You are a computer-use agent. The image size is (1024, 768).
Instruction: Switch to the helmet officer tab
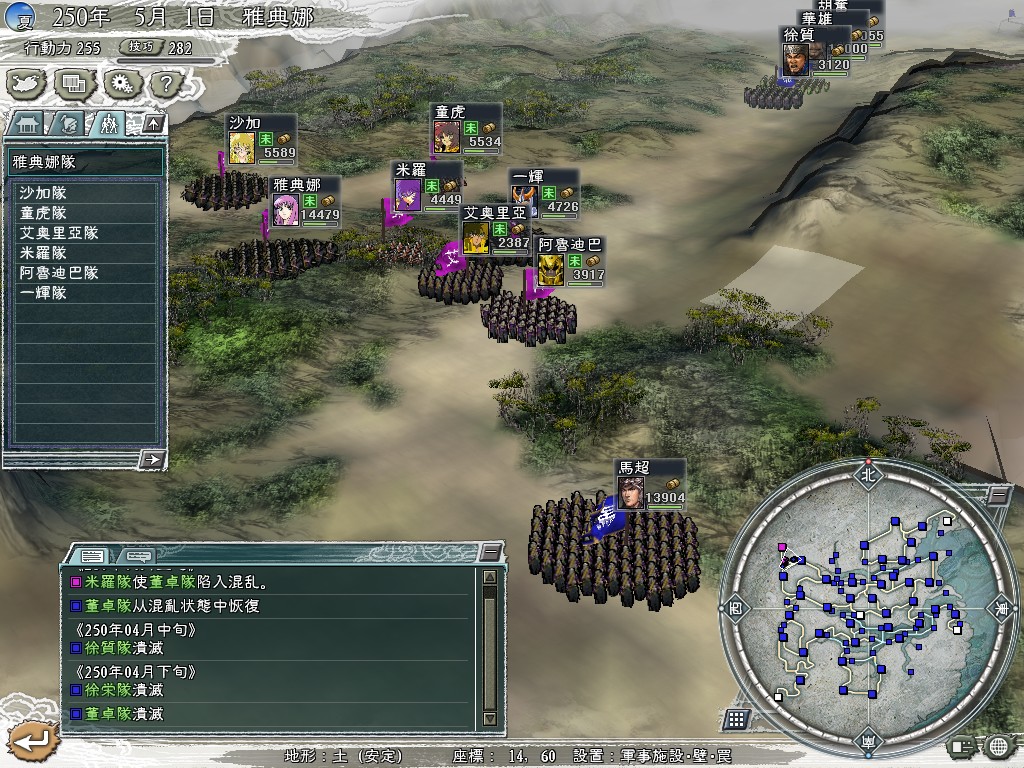tap(66, 124)
